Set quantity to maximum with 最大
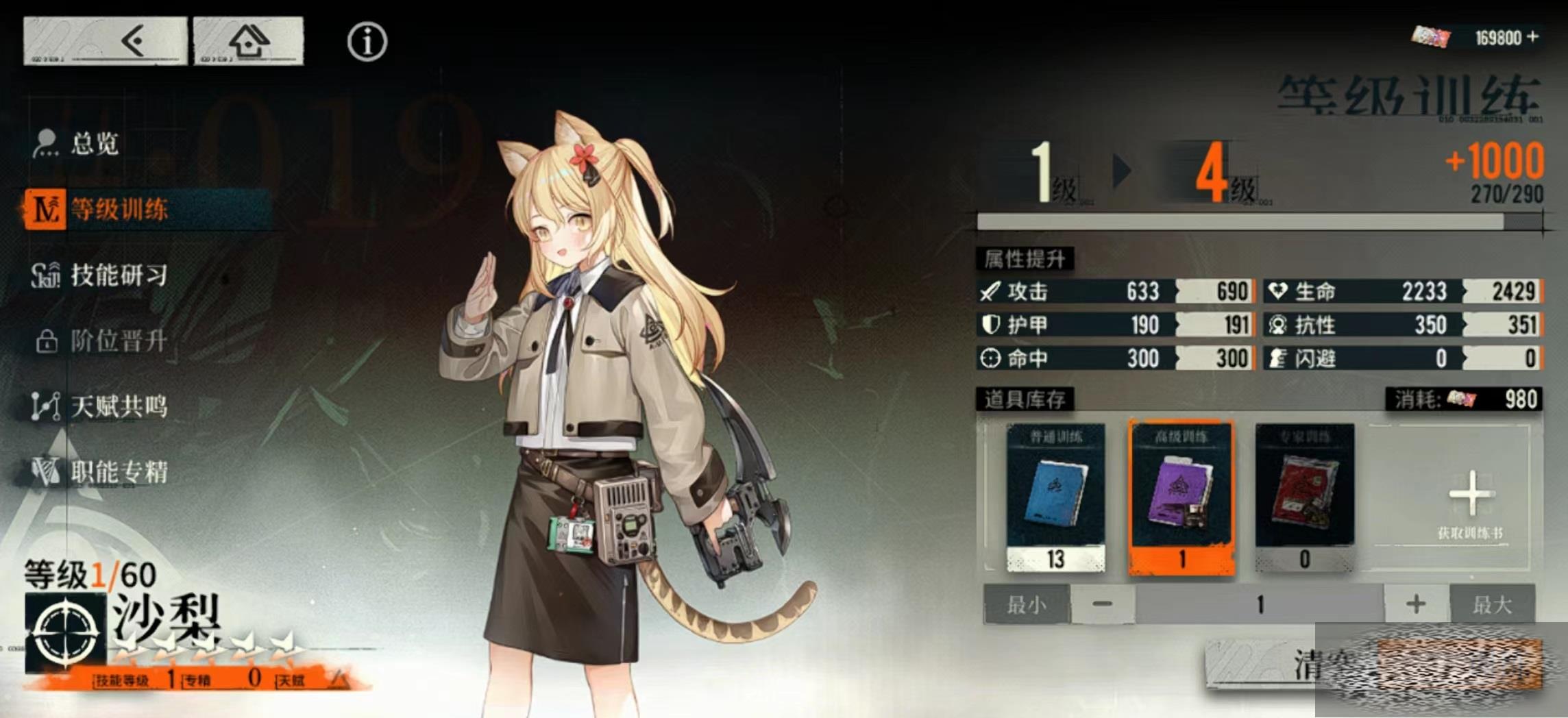 click(x=1493, y=604)
